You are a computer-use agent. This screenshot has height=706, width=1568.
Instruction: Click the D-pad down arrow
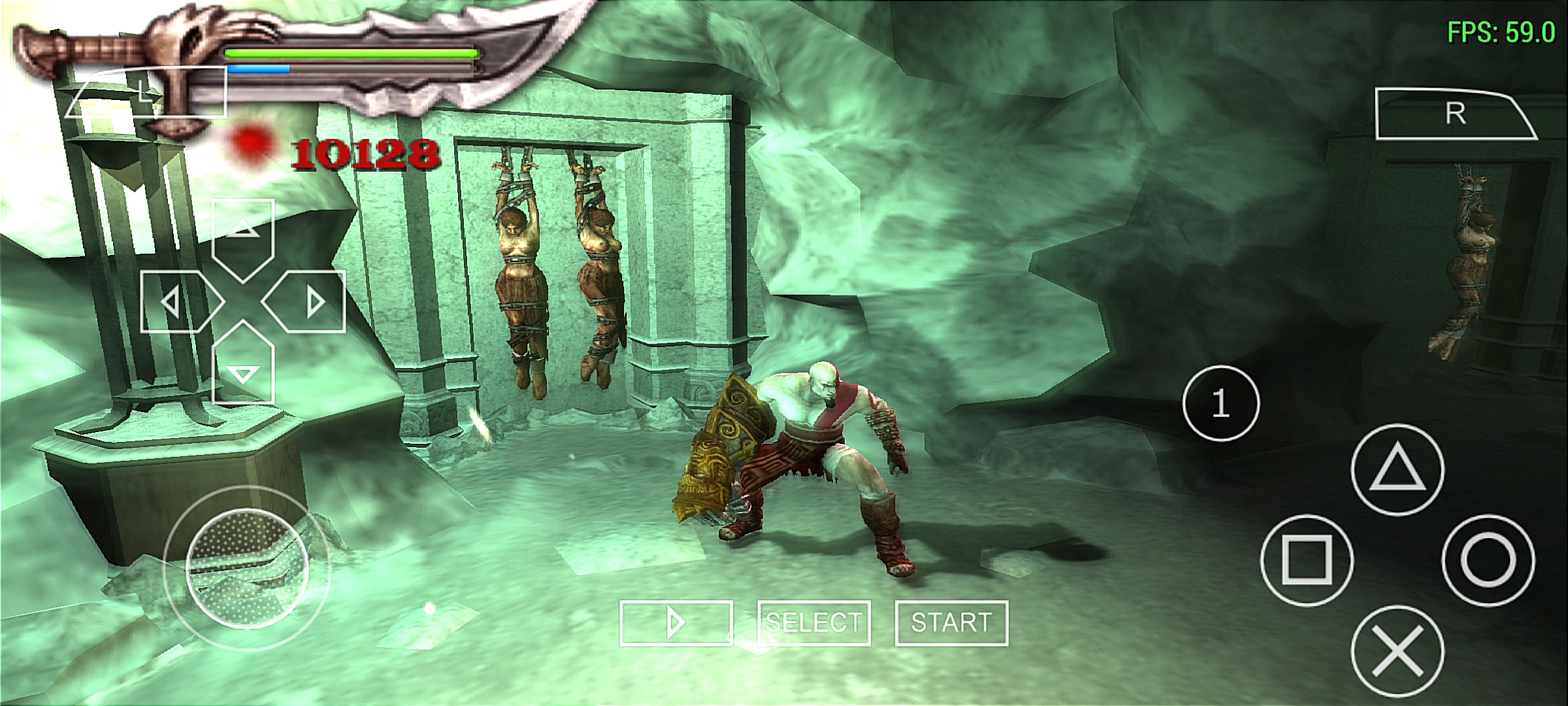pyautogui.click(x=243, y=366)
